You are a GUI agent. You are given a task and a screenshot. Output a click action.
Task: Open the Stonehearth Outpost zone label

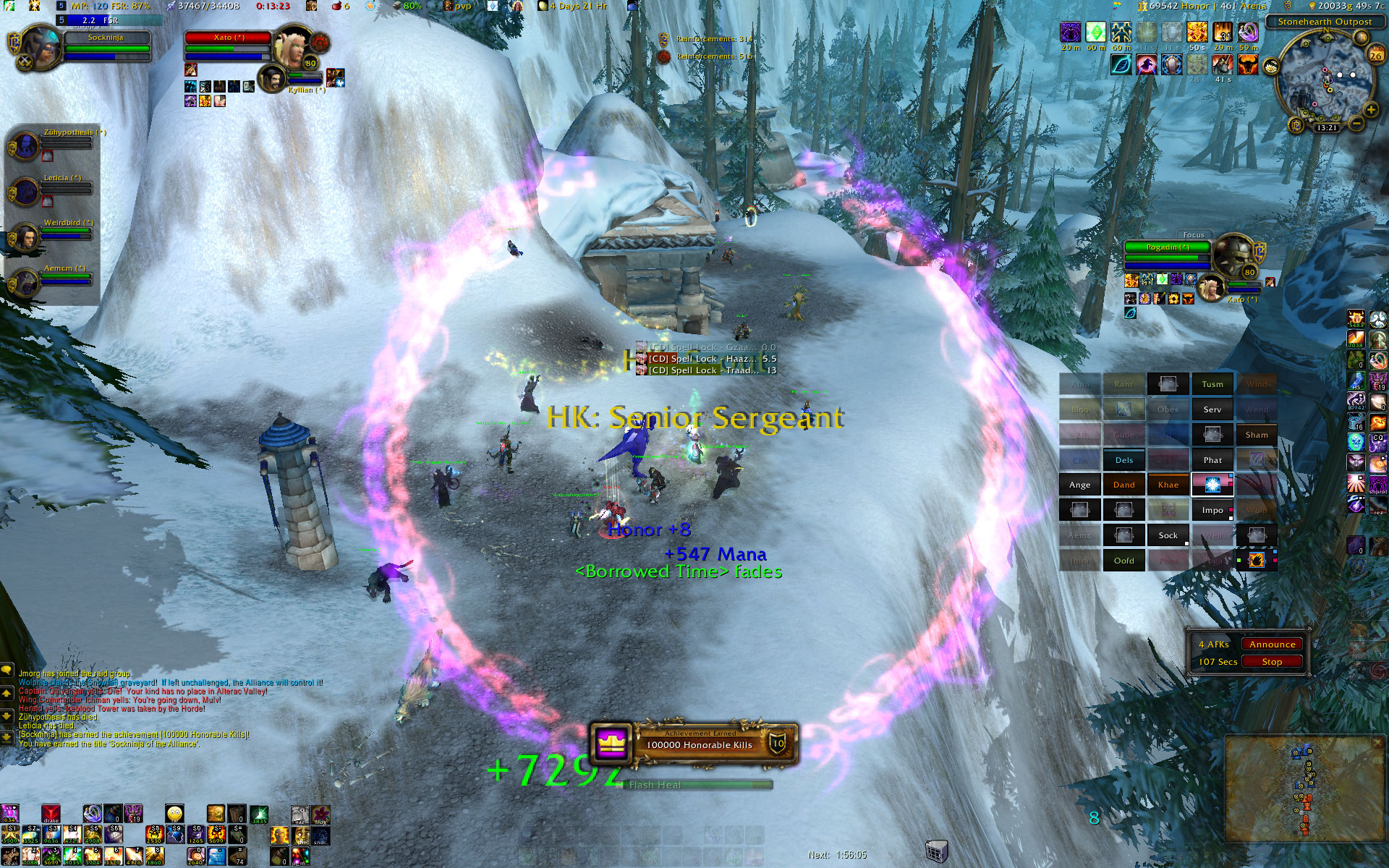point(1324,22)
